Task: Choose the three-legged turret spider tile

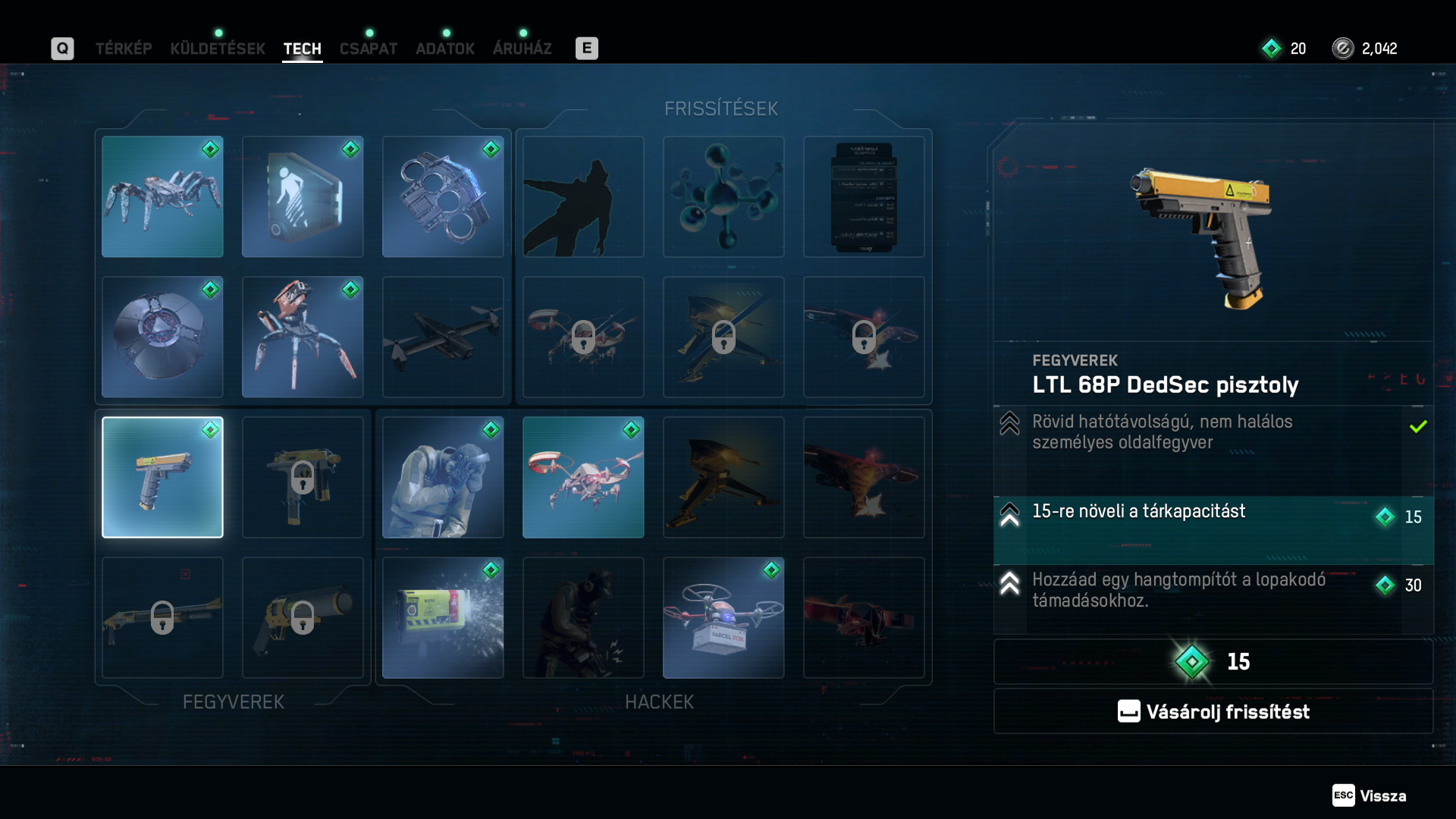Action: [303, 337]
